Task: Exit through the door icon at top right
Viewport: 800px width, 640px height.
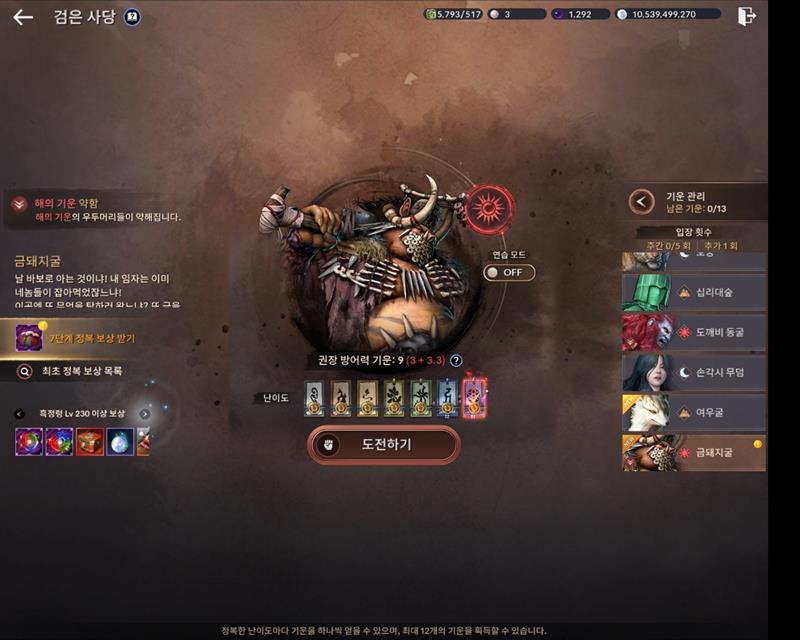Action: click(x=746, y=16)
